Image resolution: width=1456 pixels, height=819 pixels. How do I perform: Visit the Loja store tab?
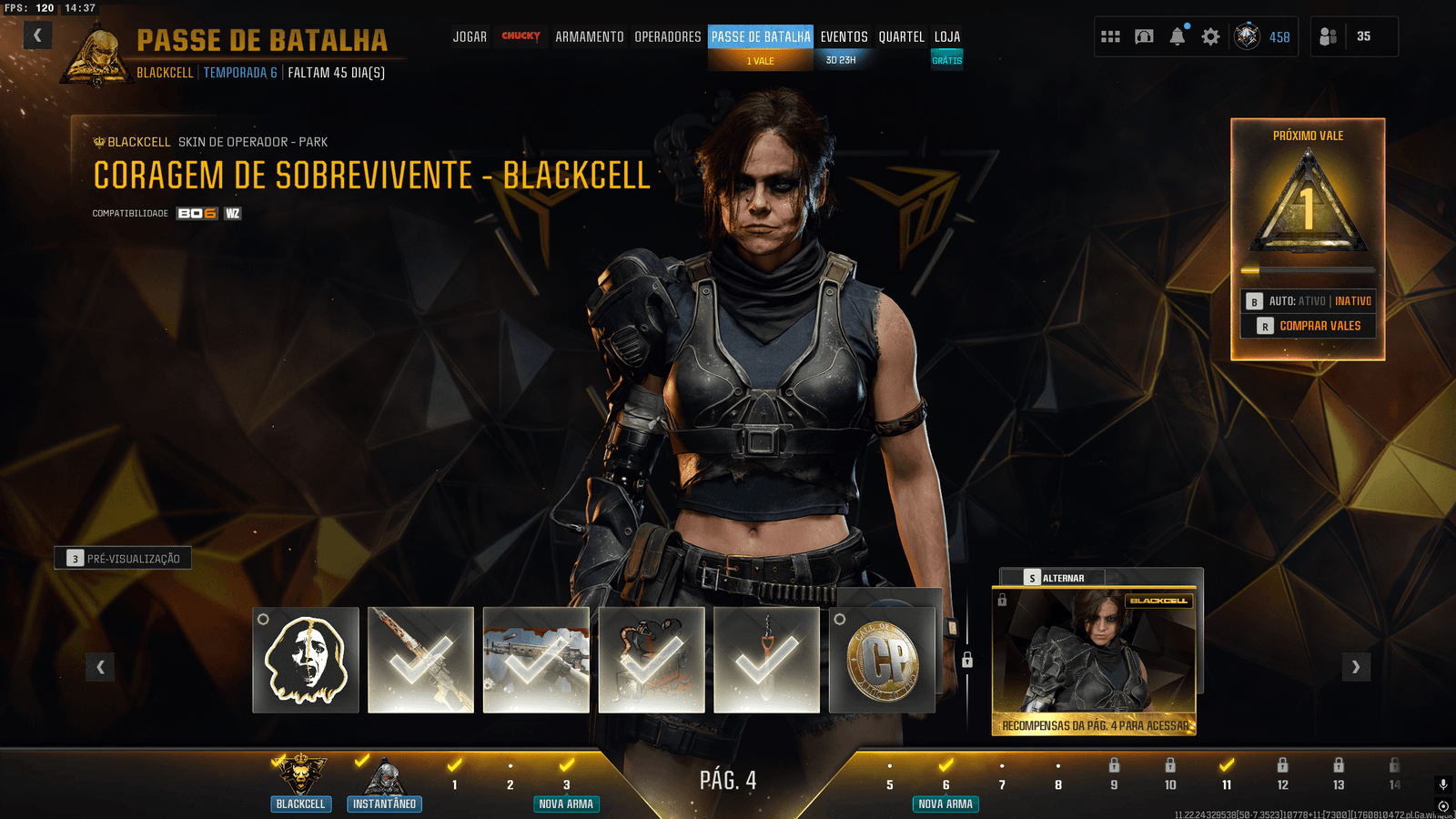coord(946,37)
